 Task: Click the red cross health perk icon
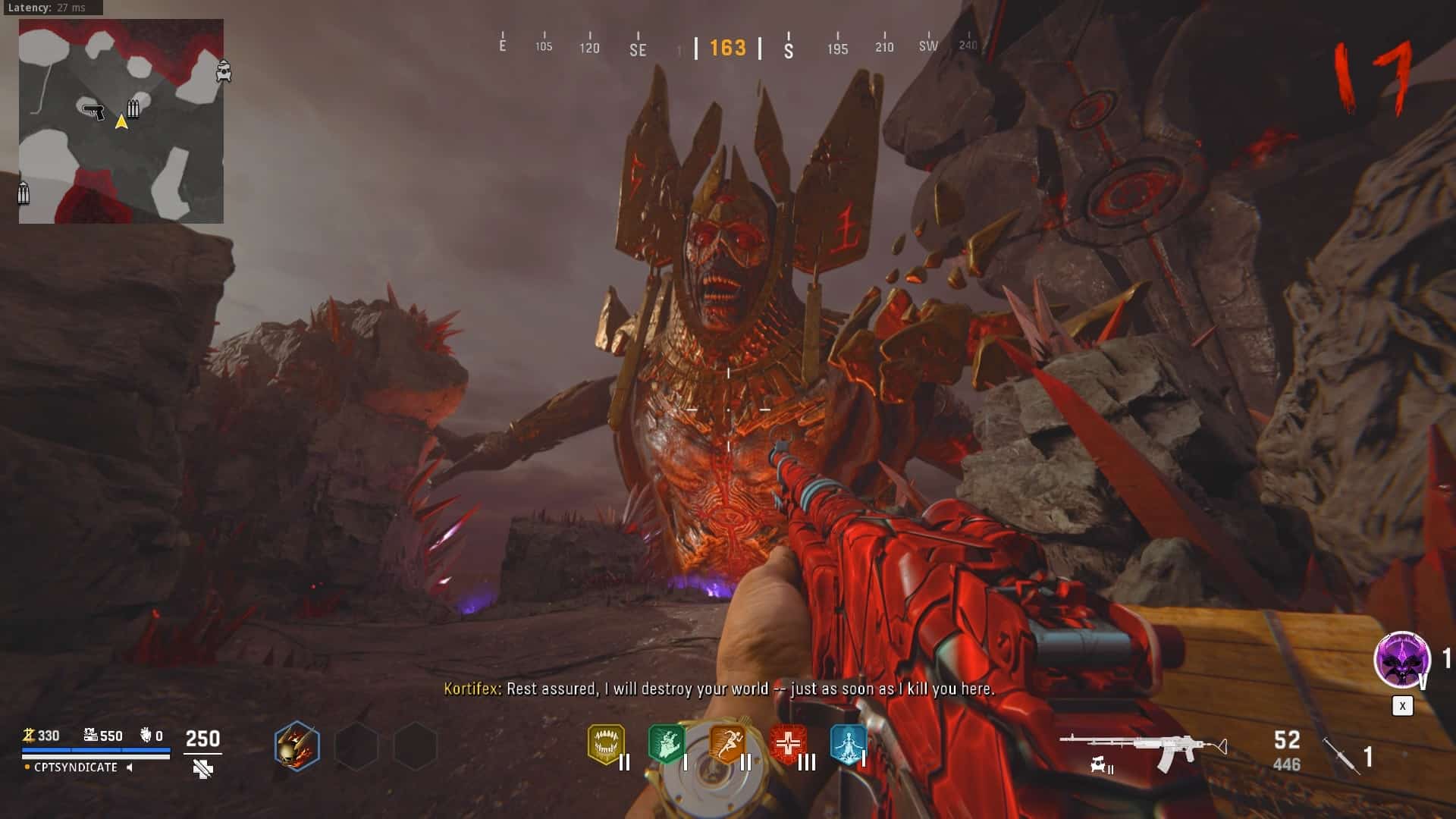tap(788, 744)
